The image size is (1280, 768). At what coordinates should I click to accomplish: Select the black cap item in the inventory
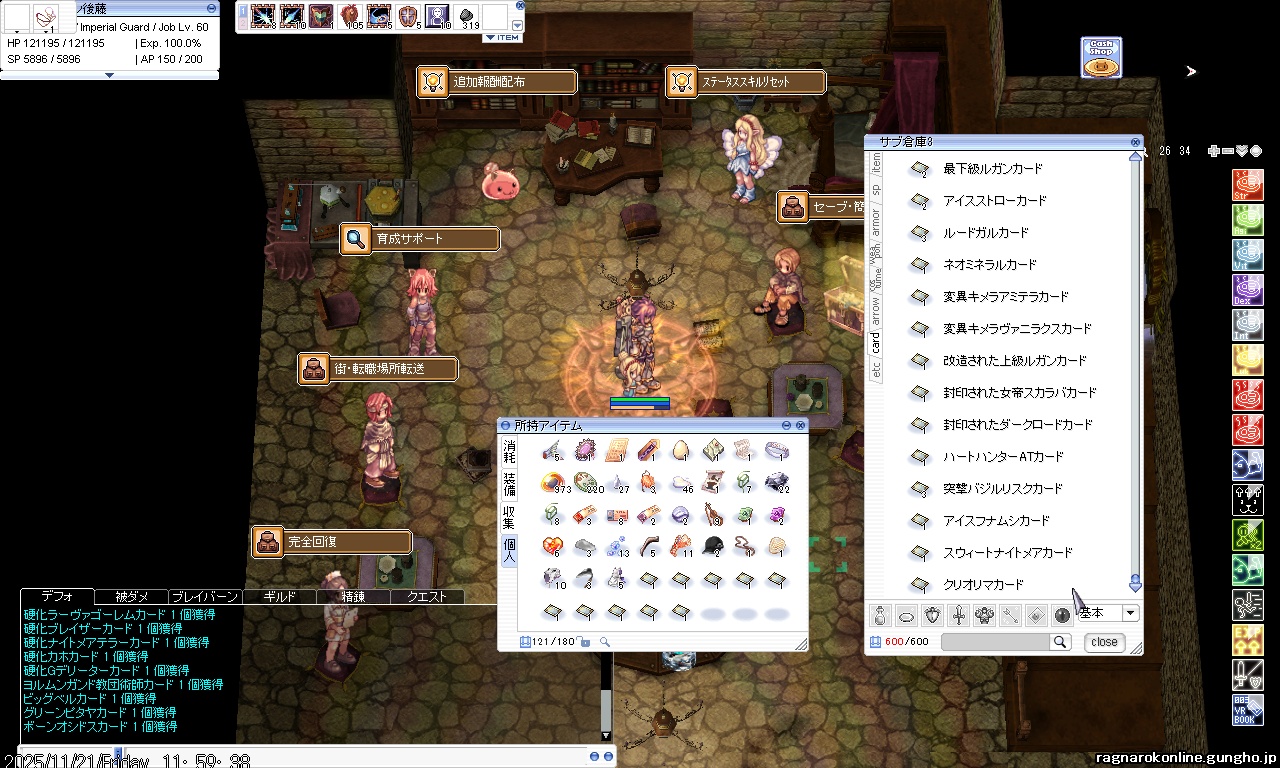713,545
